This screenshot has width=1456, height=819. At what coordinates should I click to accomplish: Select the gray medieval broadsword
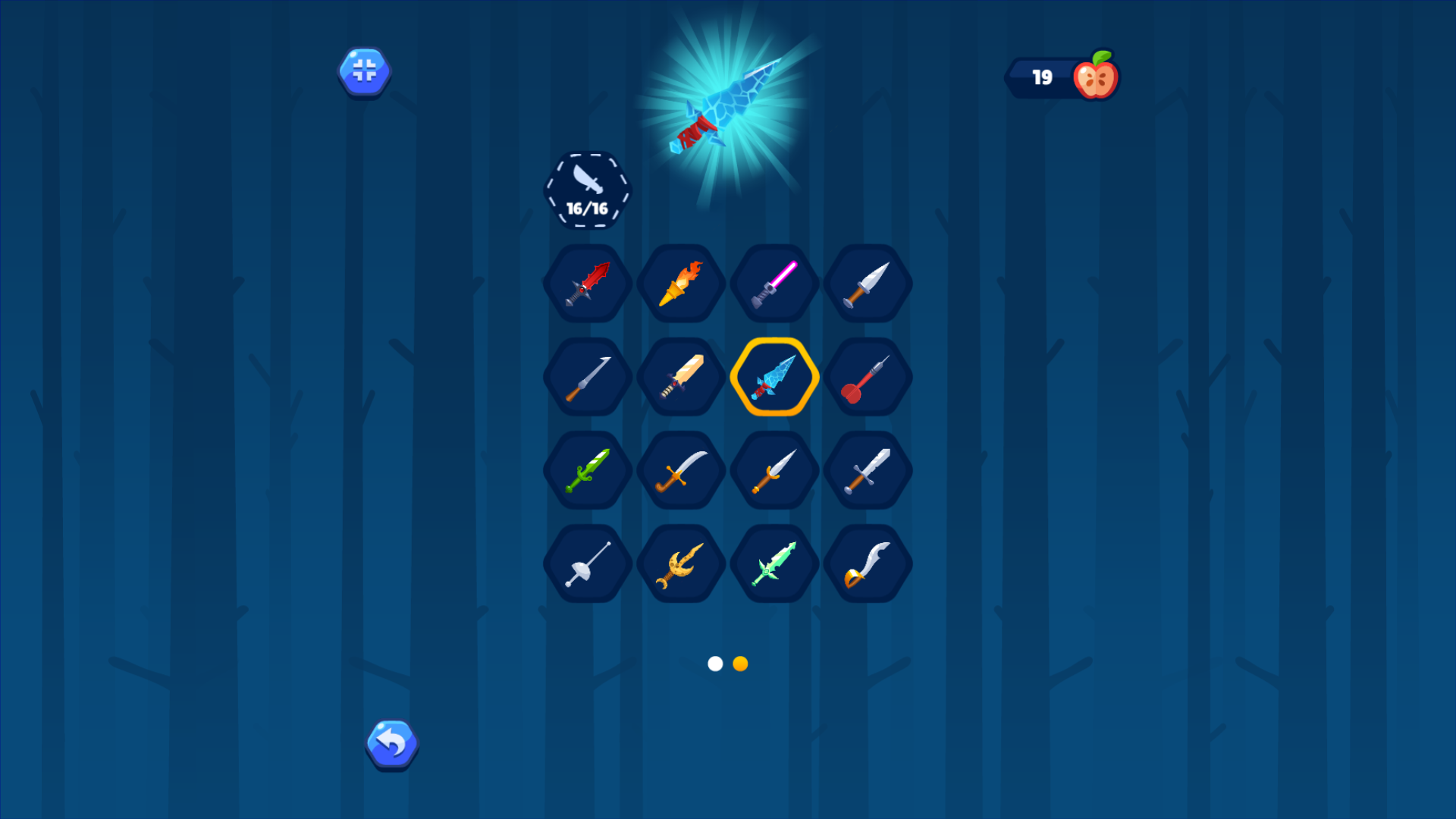coord(868,469)
